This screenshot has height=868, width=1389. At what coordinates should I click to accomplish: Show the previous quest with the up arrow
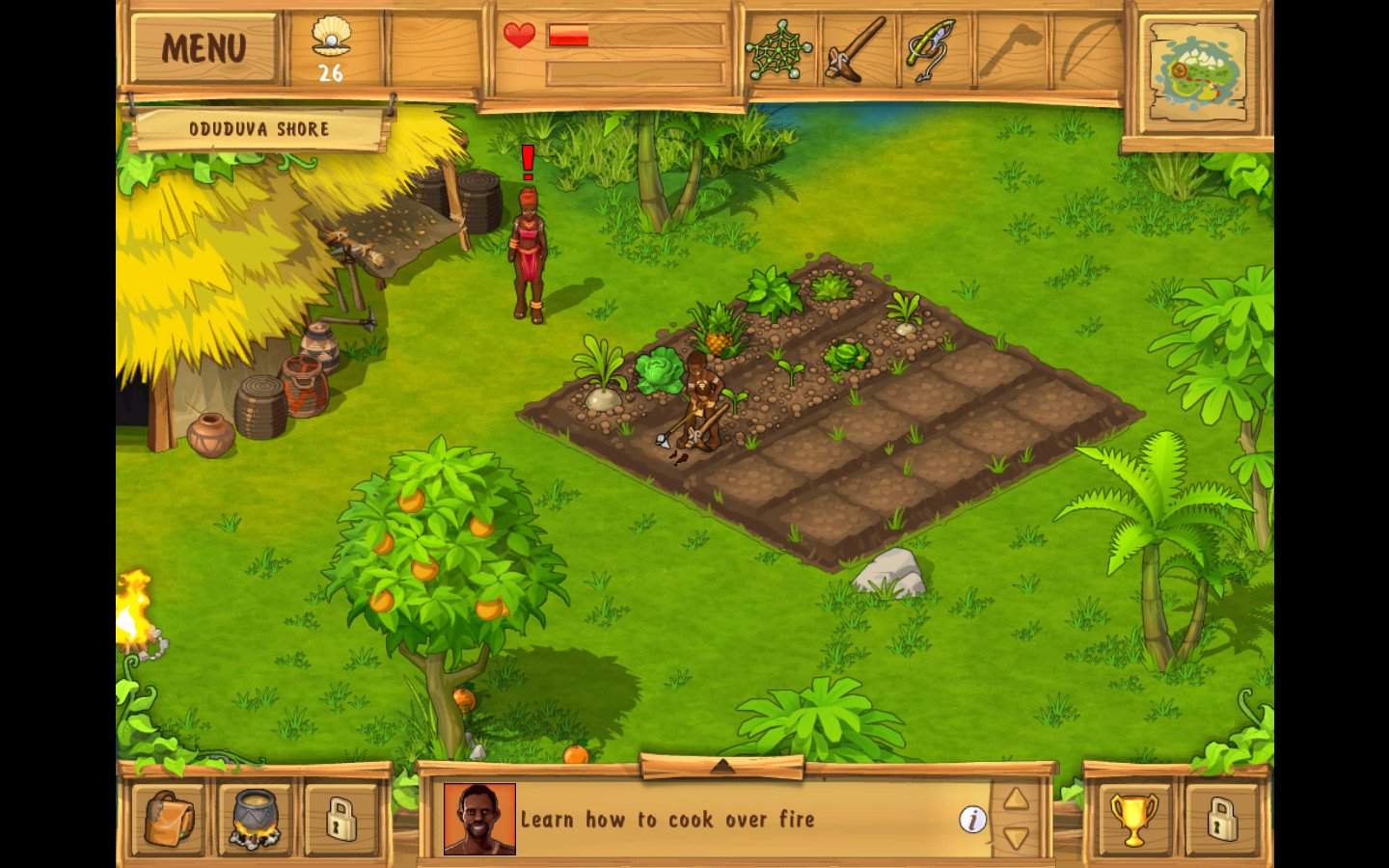1016,799
